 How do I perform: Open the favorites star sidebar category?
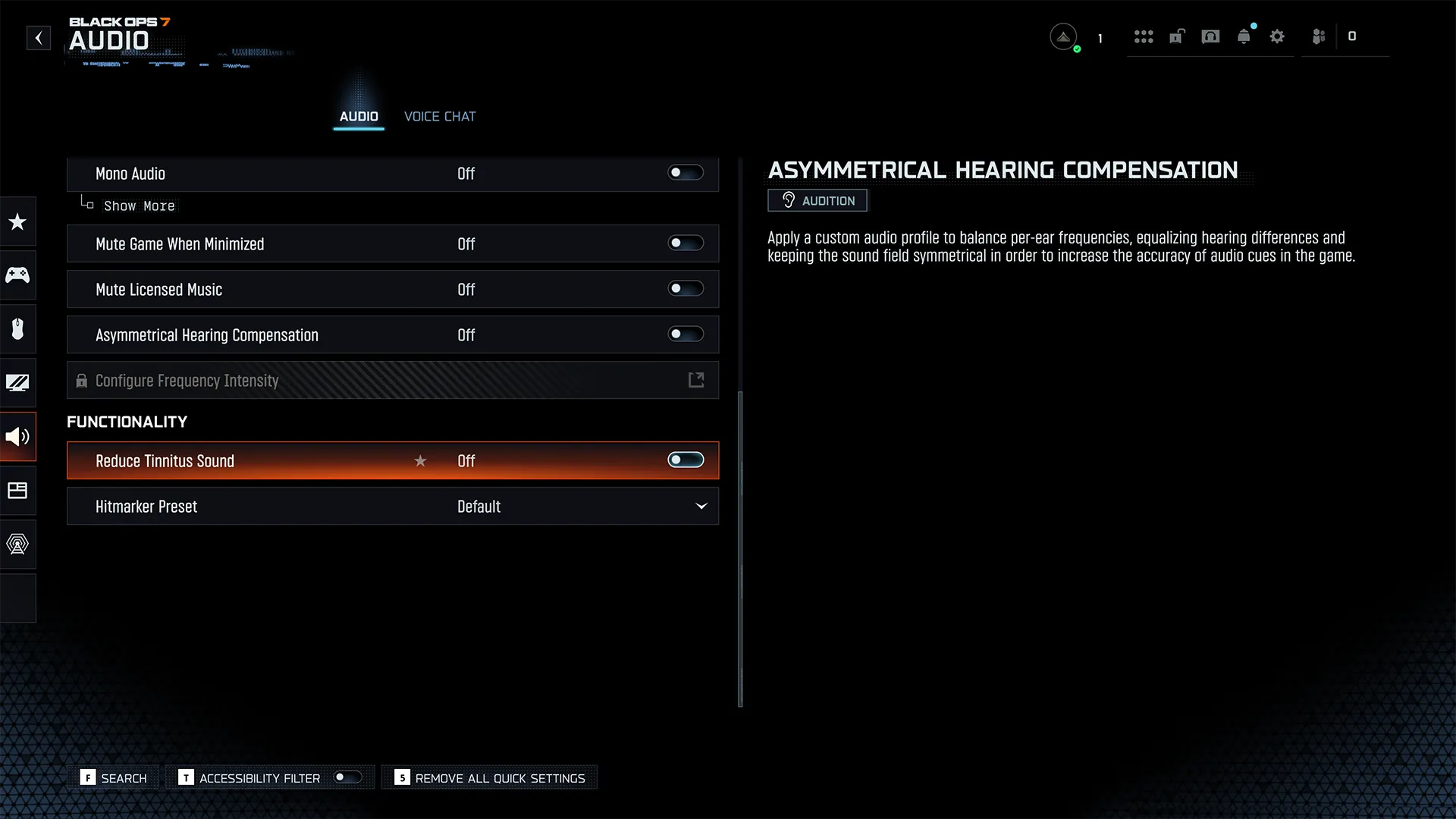17,221
